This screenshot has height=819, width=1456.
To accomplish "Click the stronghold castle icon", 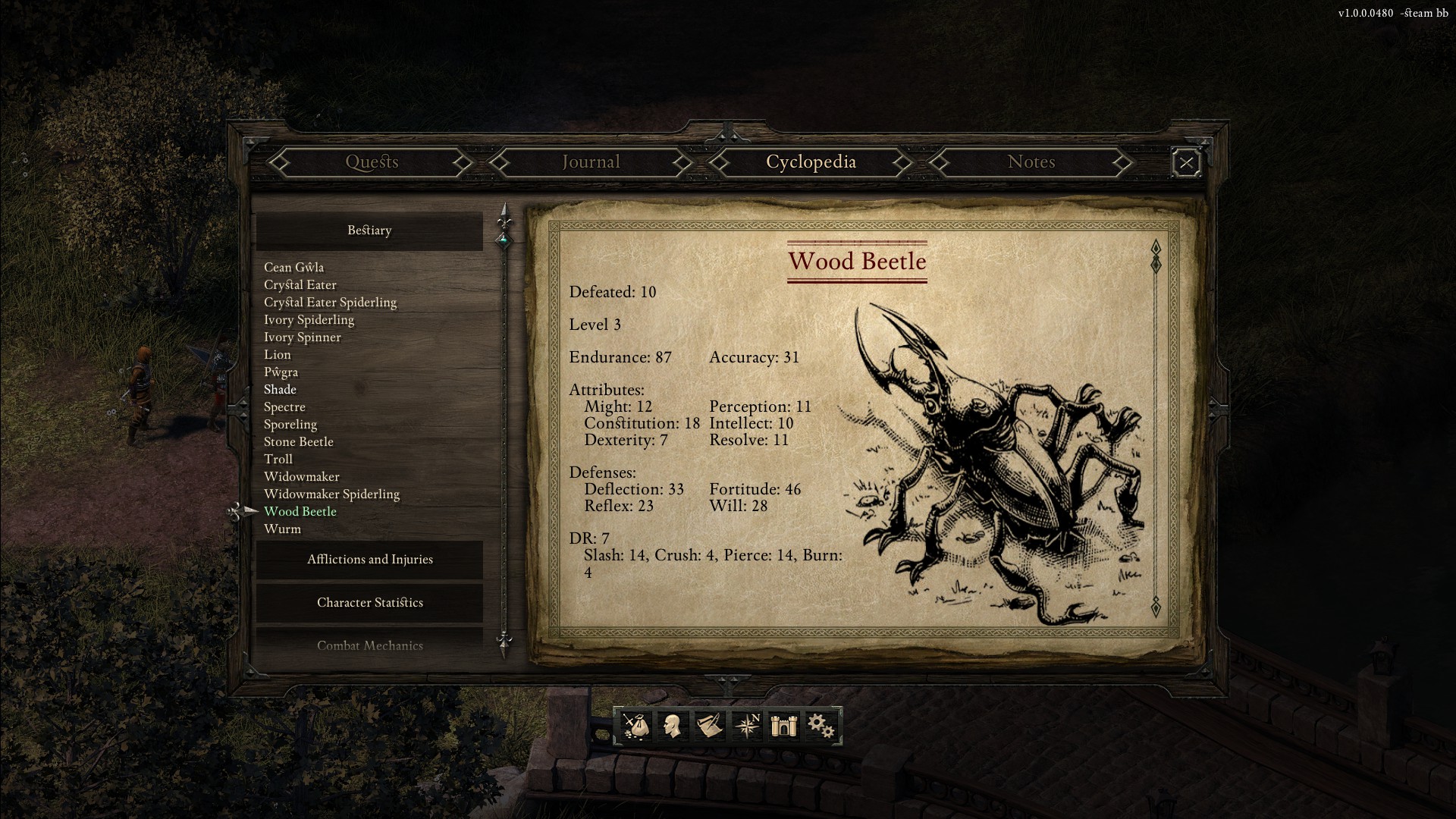I will pos(783,726).
